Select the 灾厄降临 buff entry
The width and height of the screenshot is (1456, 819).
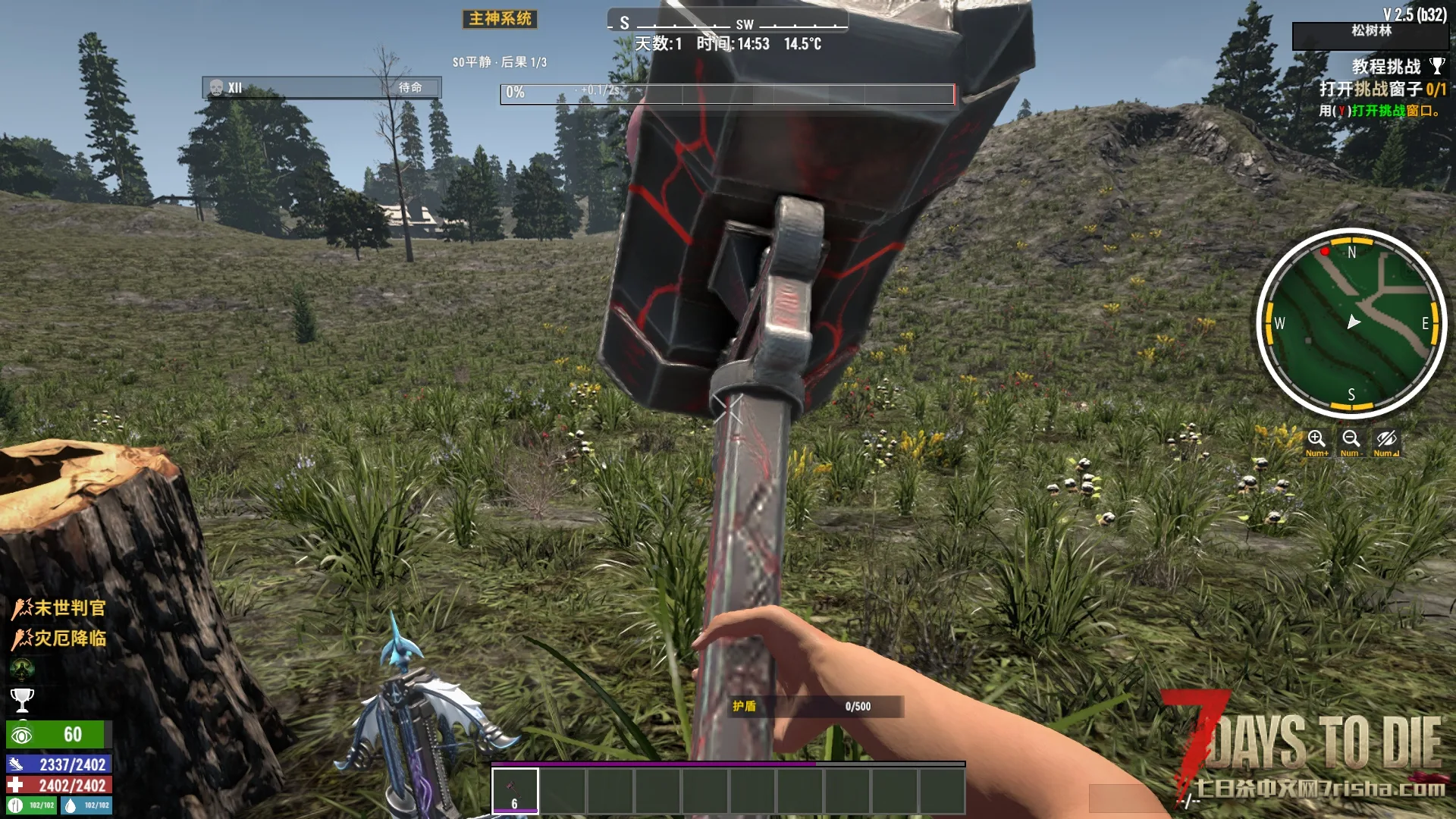click(x=59, y=639)
